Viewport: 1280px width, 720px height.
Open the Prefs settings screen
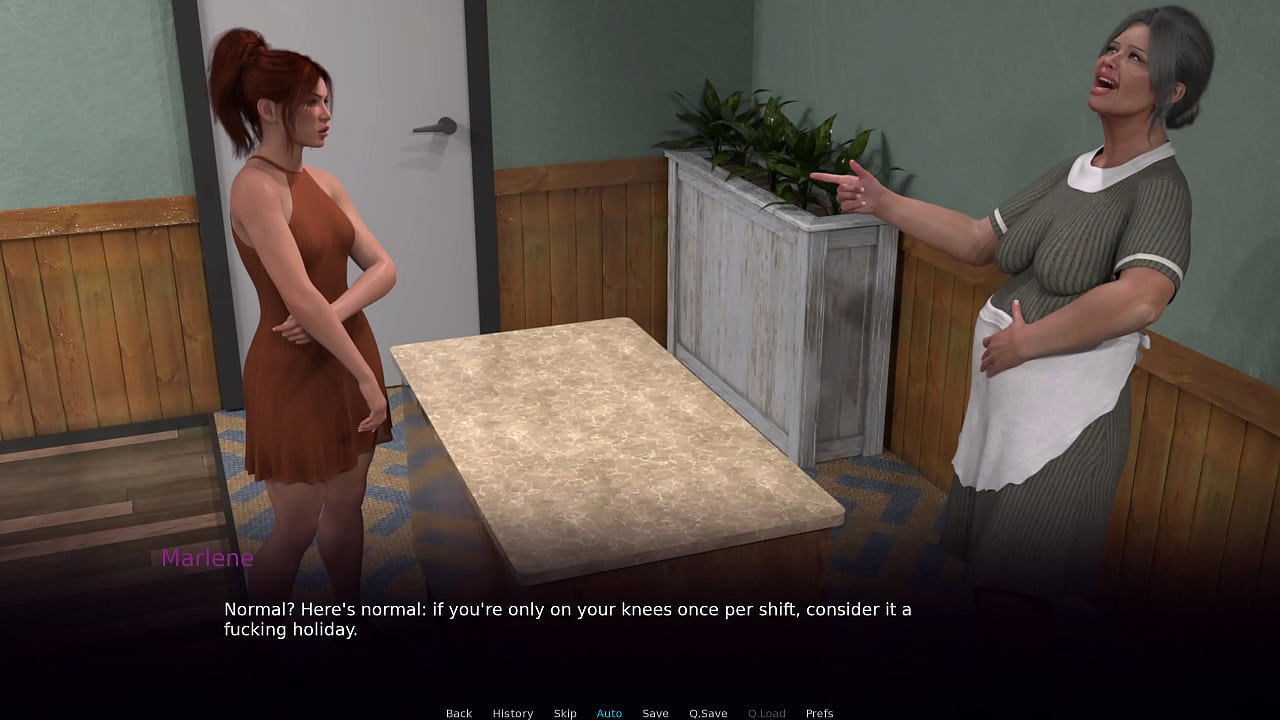[x=819, y=713]
